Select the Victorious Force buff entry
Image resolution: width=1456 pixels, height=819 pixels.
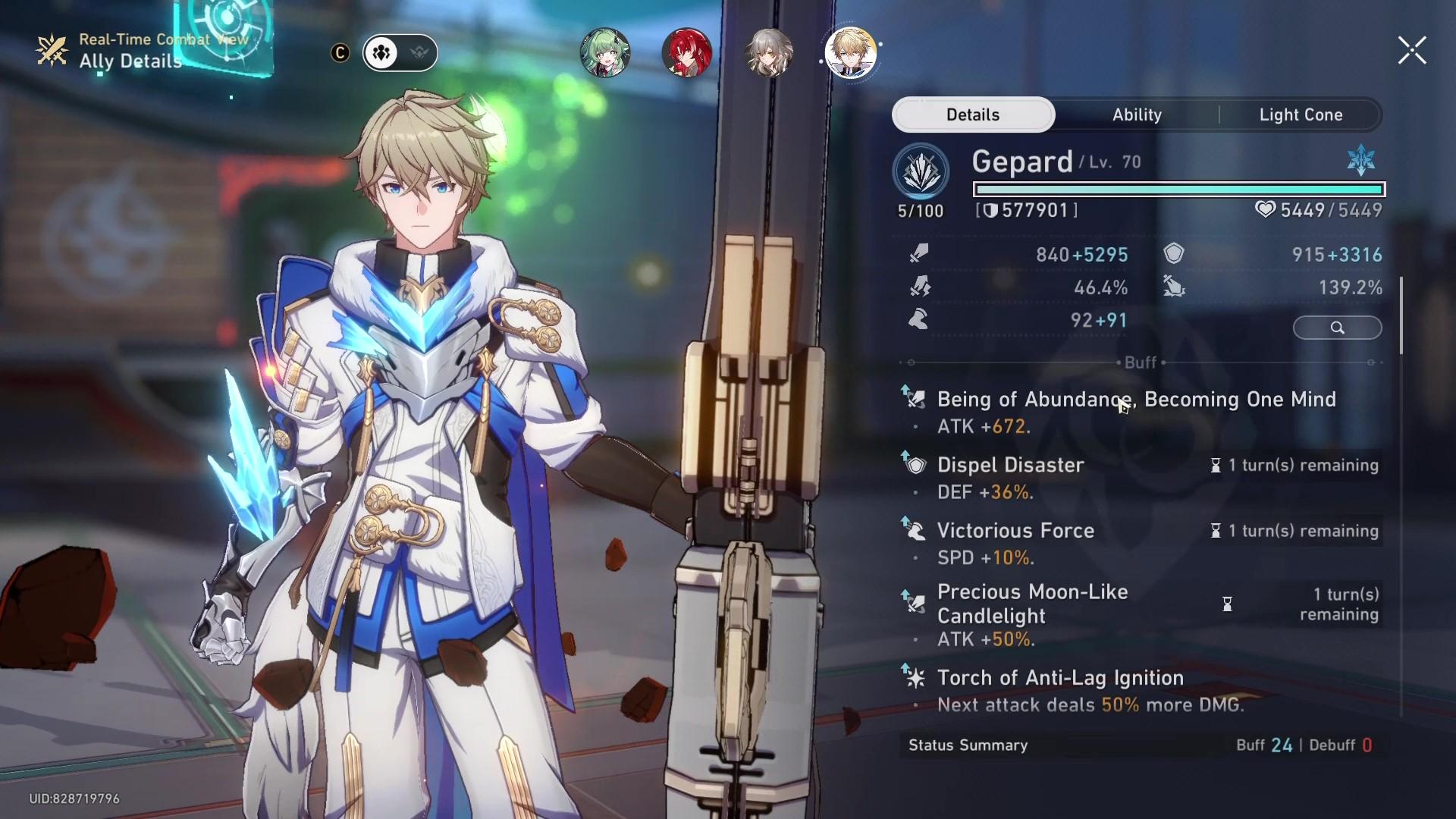click(1015, 531)
